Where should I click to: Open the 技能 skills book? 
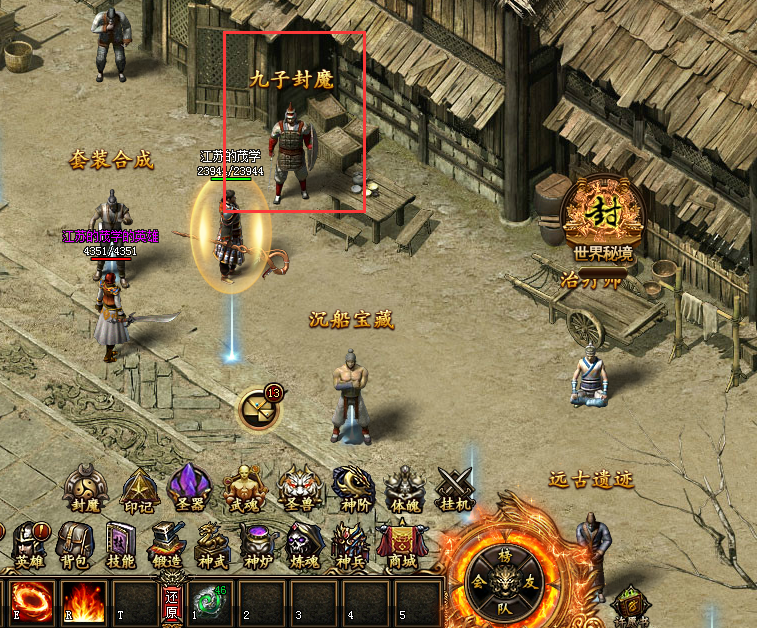coord(121,545)
